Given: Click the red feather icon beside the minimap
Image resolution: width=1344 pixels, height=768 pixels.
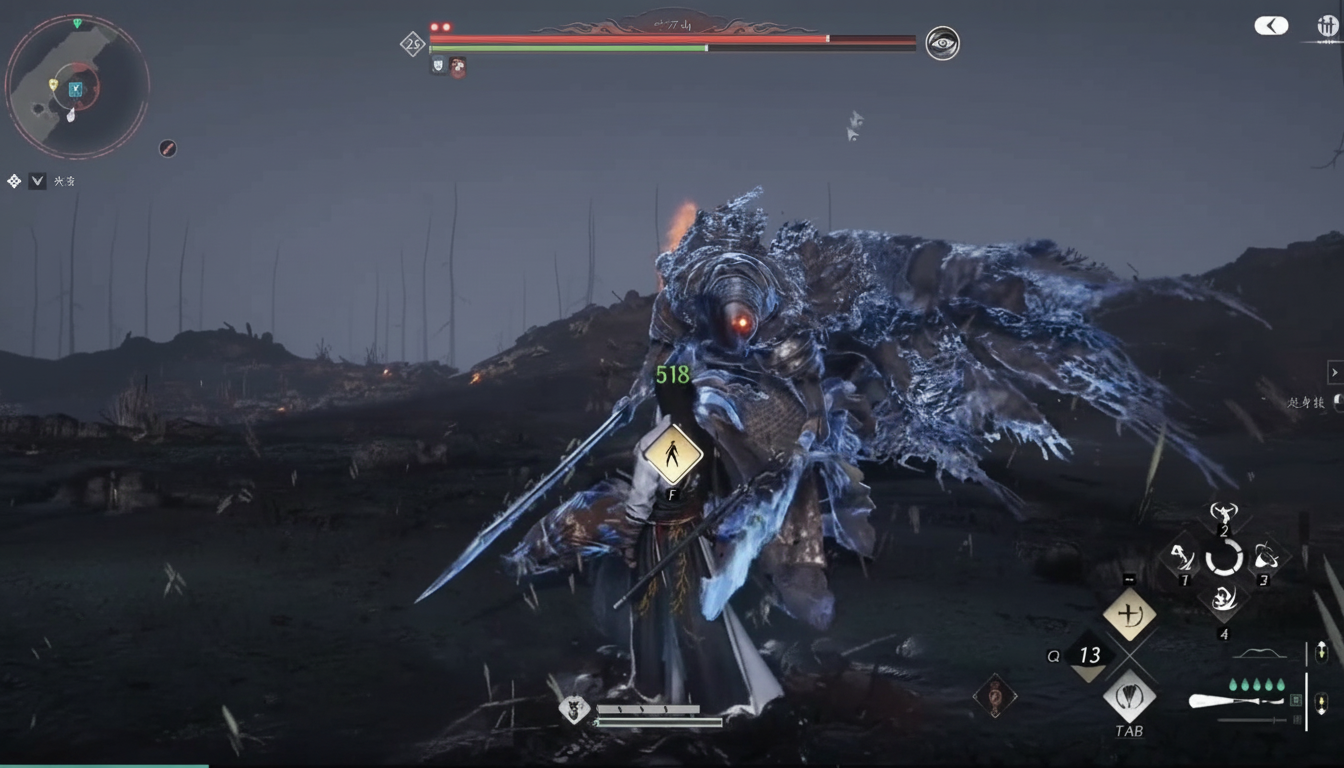Looking at the screenshot, I should [168, 148].
